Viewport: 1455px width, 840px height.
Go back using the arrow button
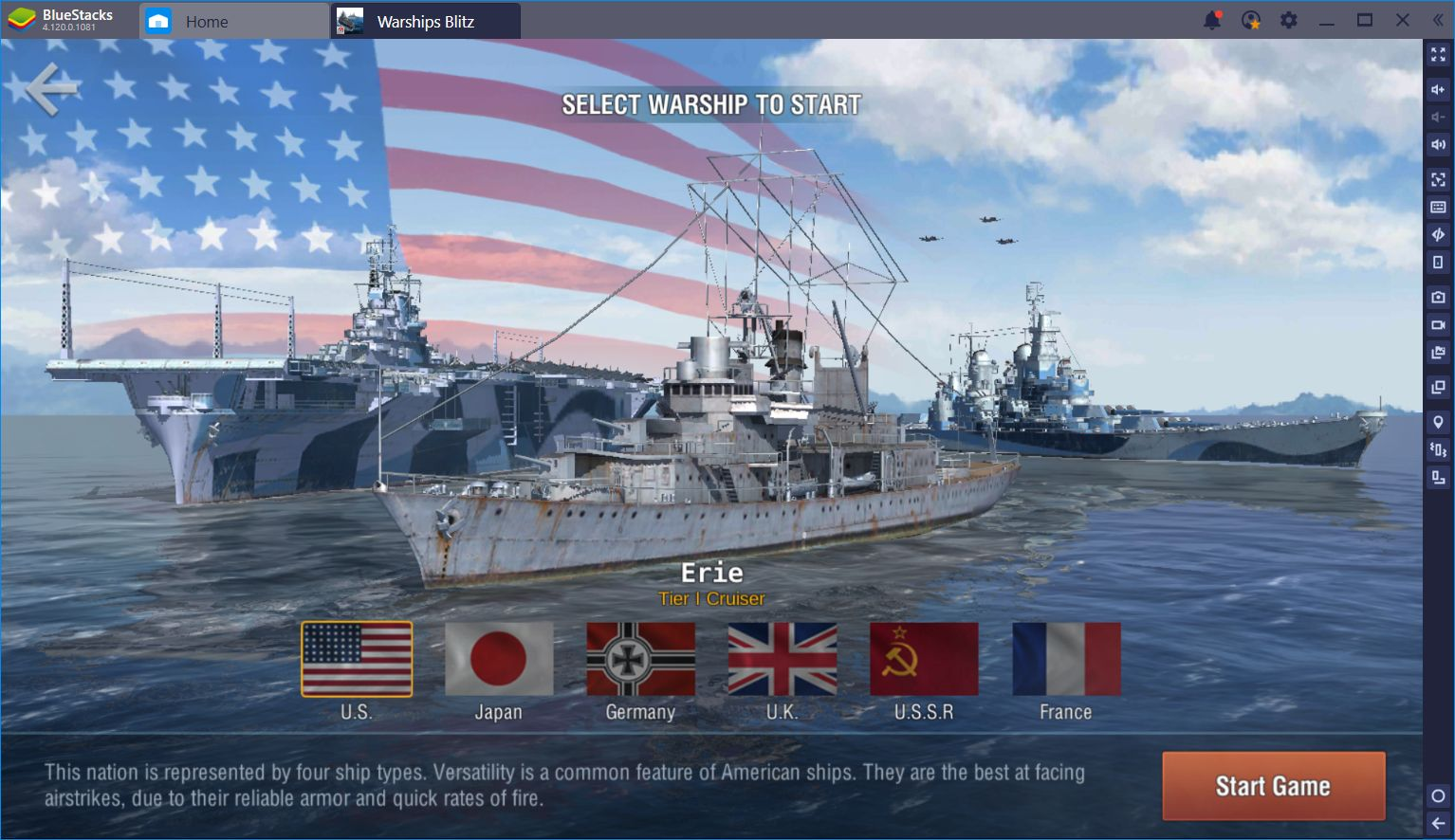(50, 89)
